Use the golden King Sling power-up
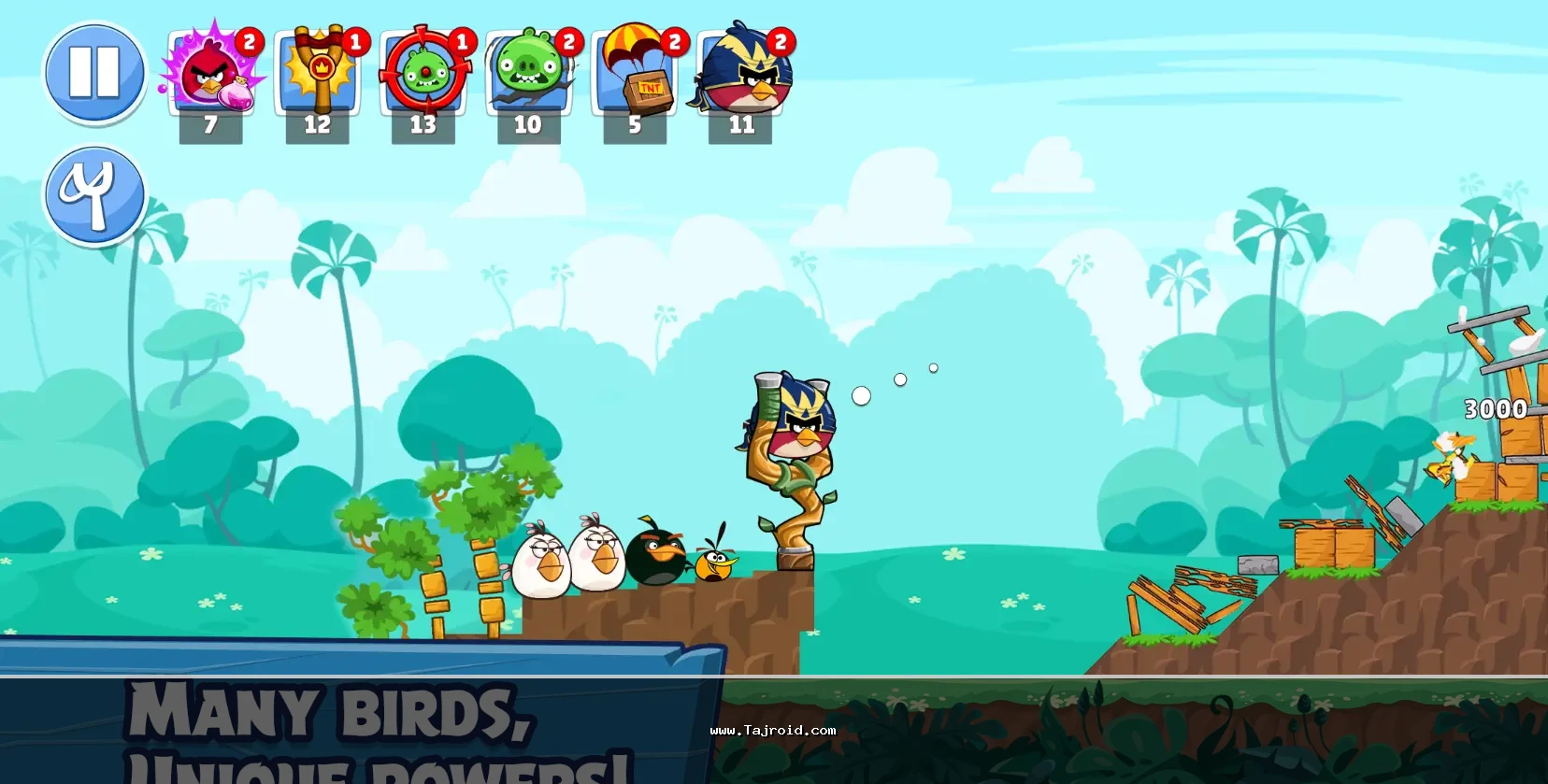 pos(318,74)
